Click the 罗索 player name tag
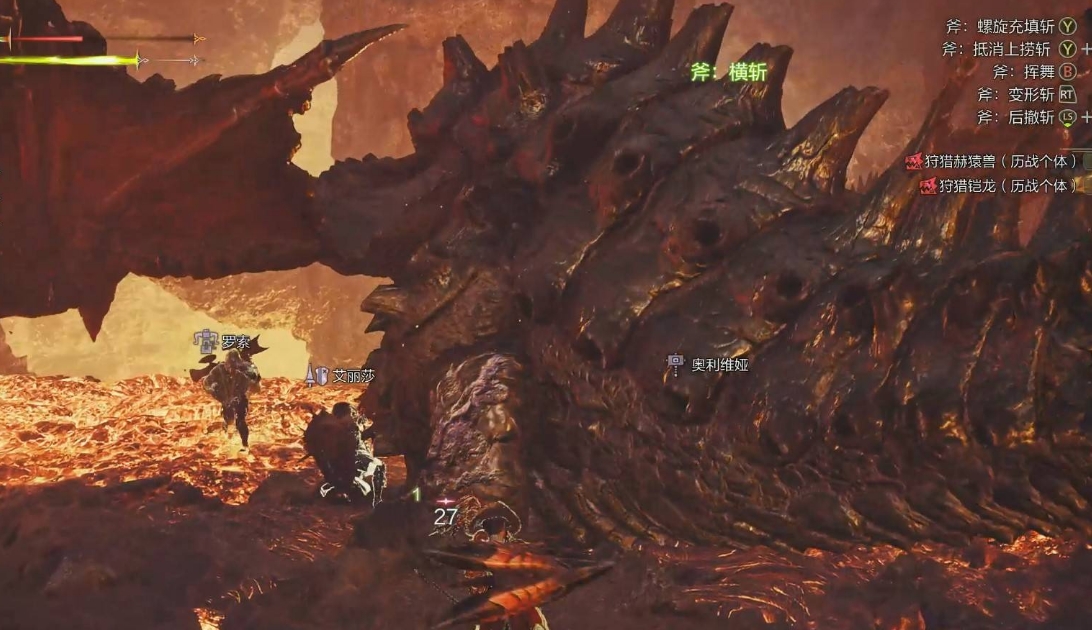The image size is (1092, 630). (x=235, y=343)
